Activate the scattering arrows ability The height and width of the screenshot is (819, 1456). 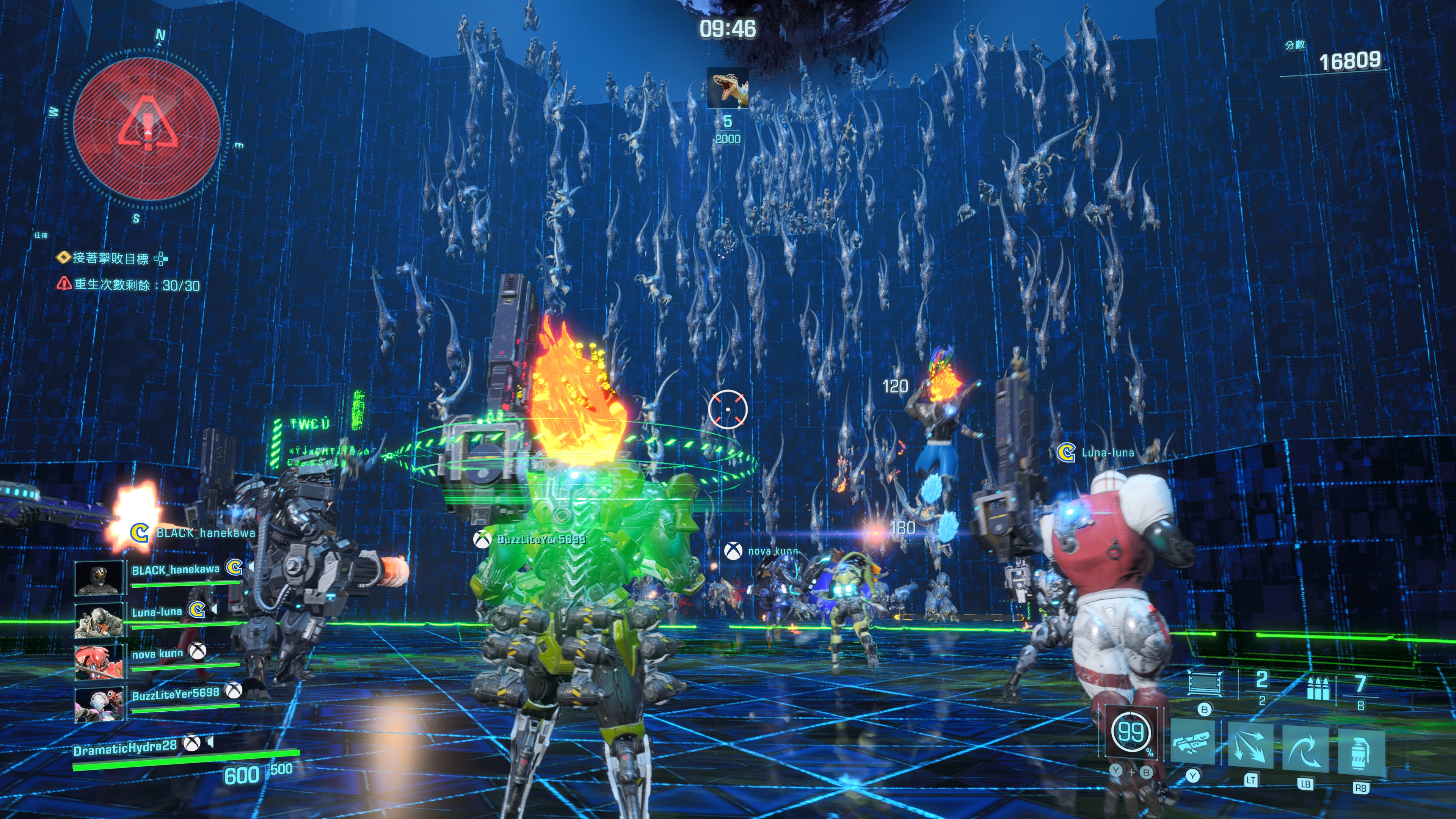click(x=1250, y=746)
